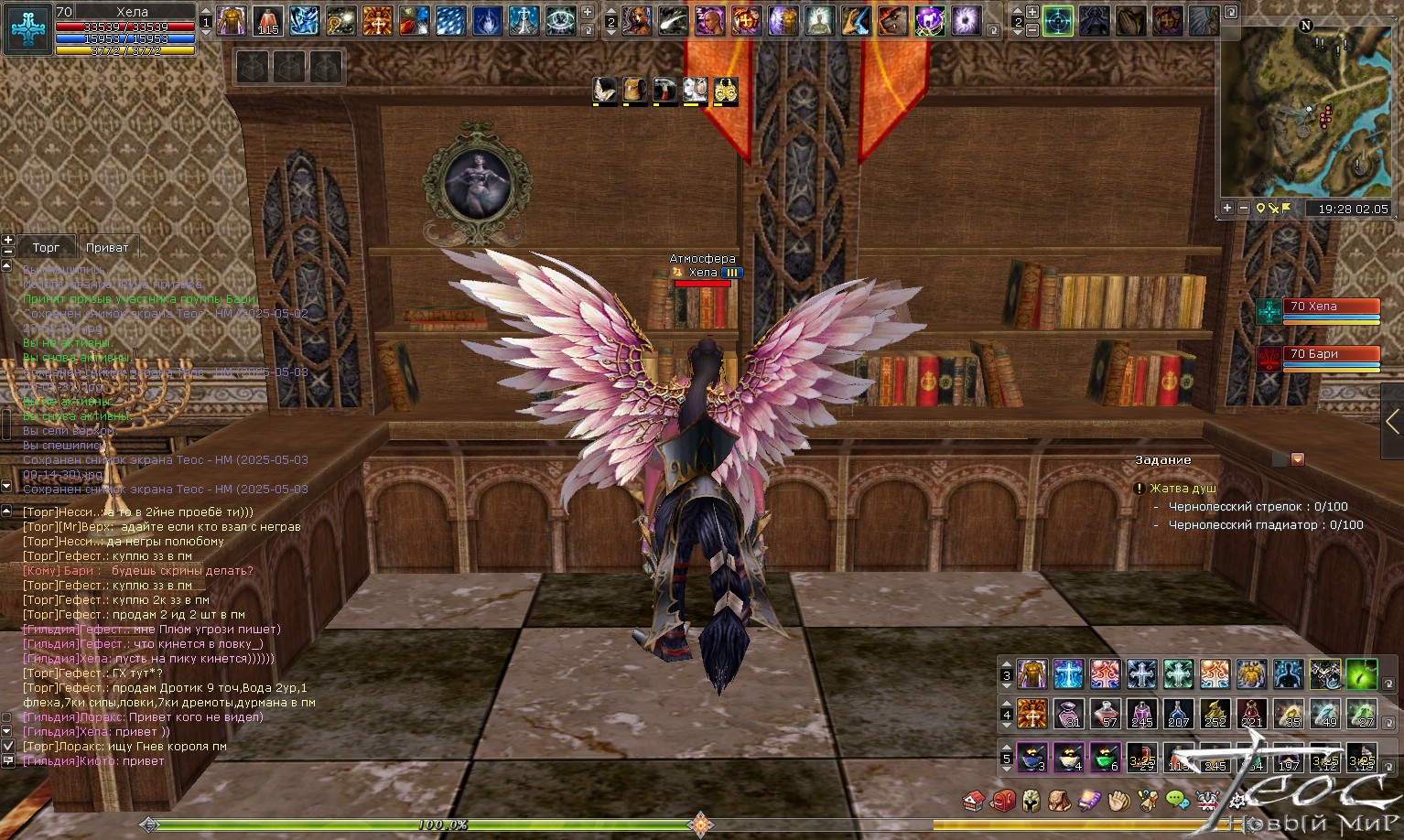
Task: Collapse the Задание quest tracker dropdown
Action: click(x=1297, y=459)
